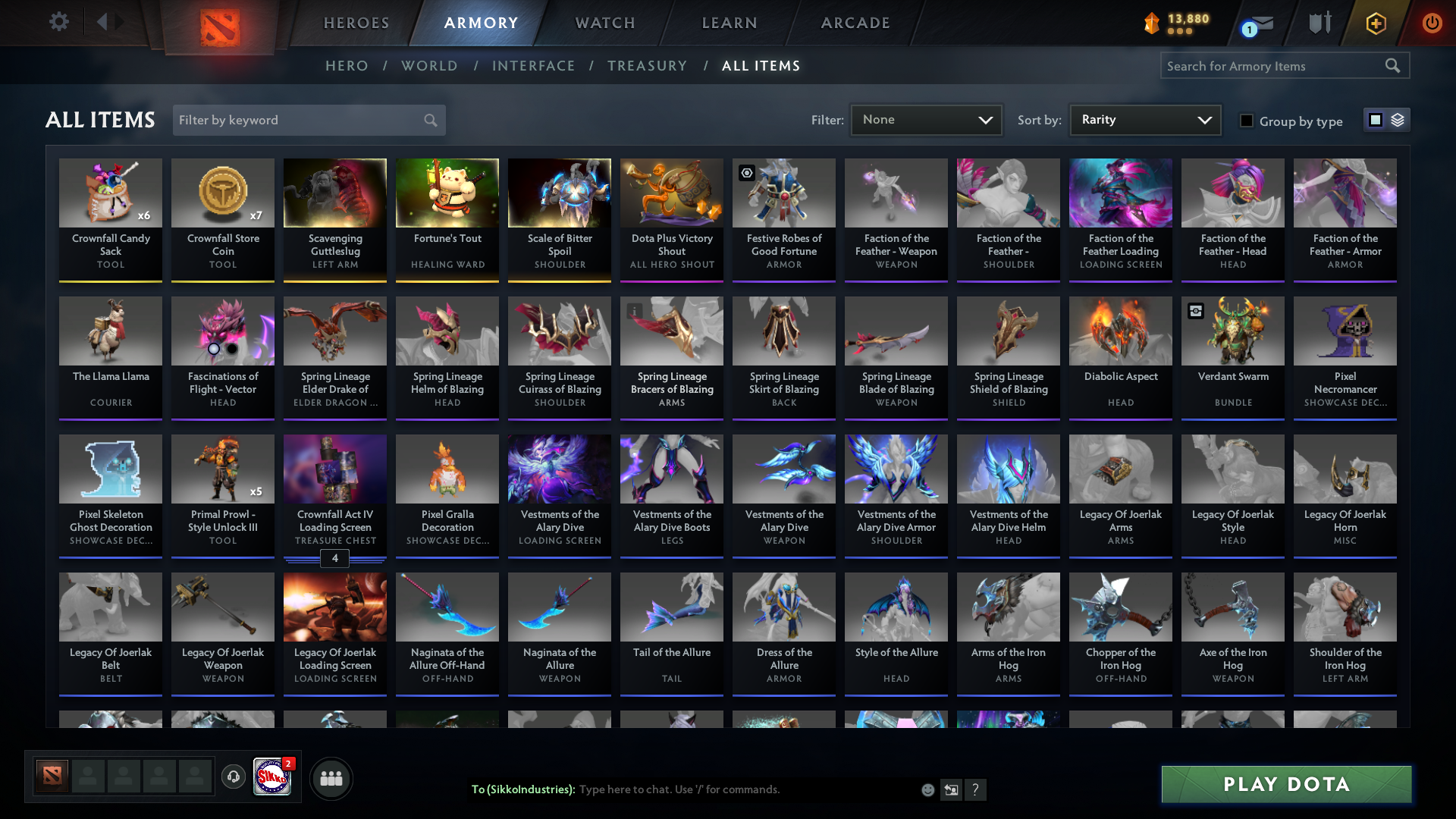1456x819 pixels.
Task: Open the Sort by Rarity dropdown
Action: pyautogui.click(x=1144, y=119)
